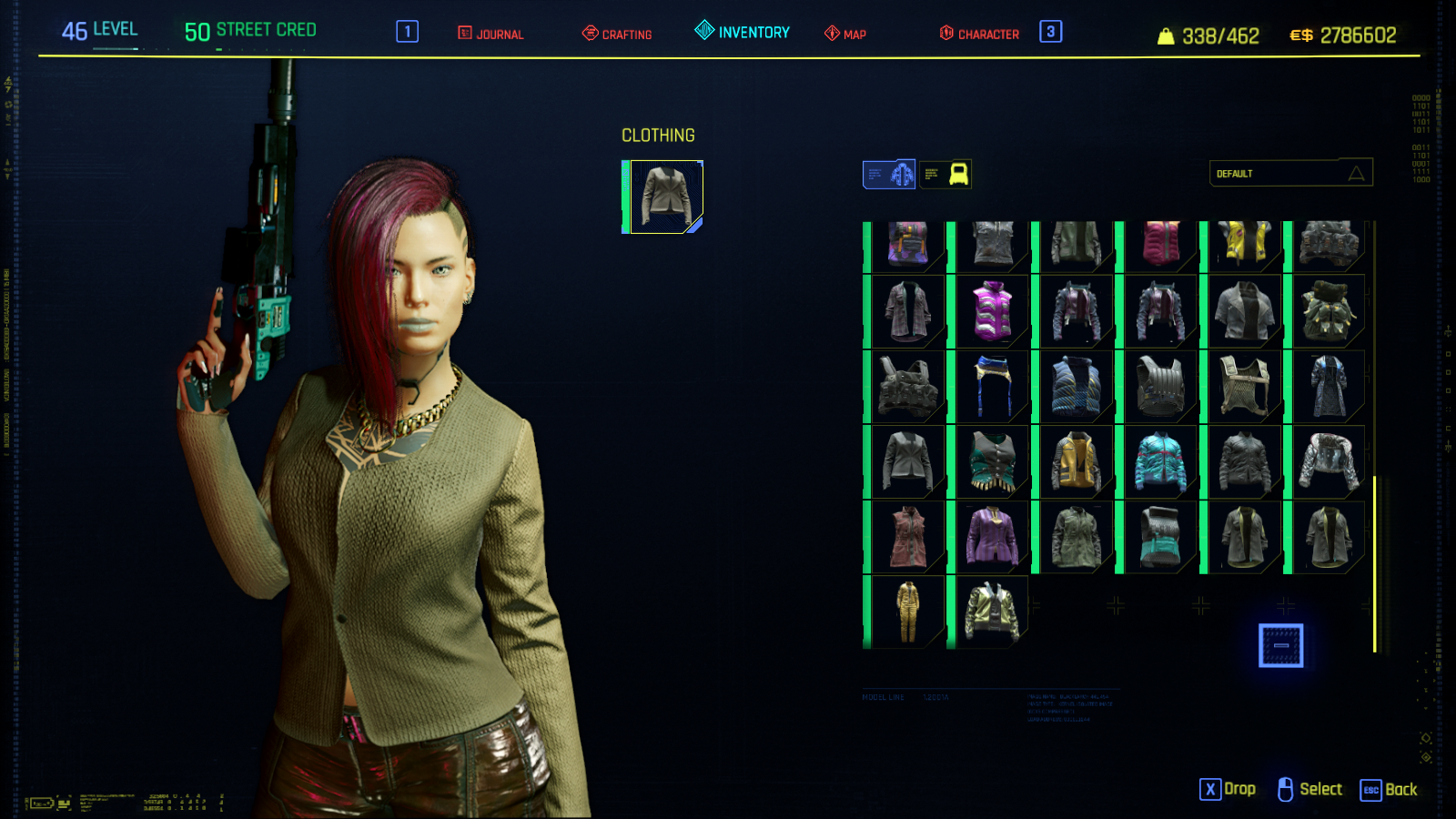Choose the gold metallic bomber jacket

pos(993,612)
